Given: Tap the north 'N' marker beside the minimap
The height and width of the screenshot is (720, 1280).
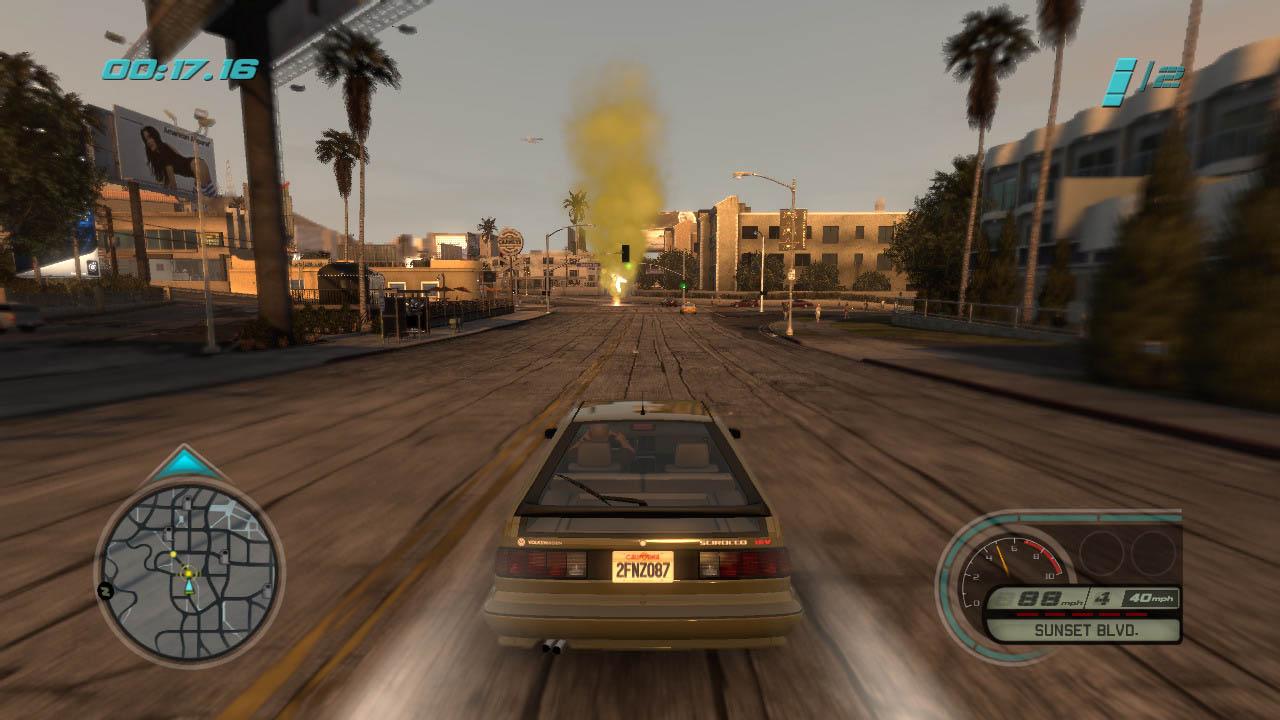Looking at the screenshot, I should point(104,590).
